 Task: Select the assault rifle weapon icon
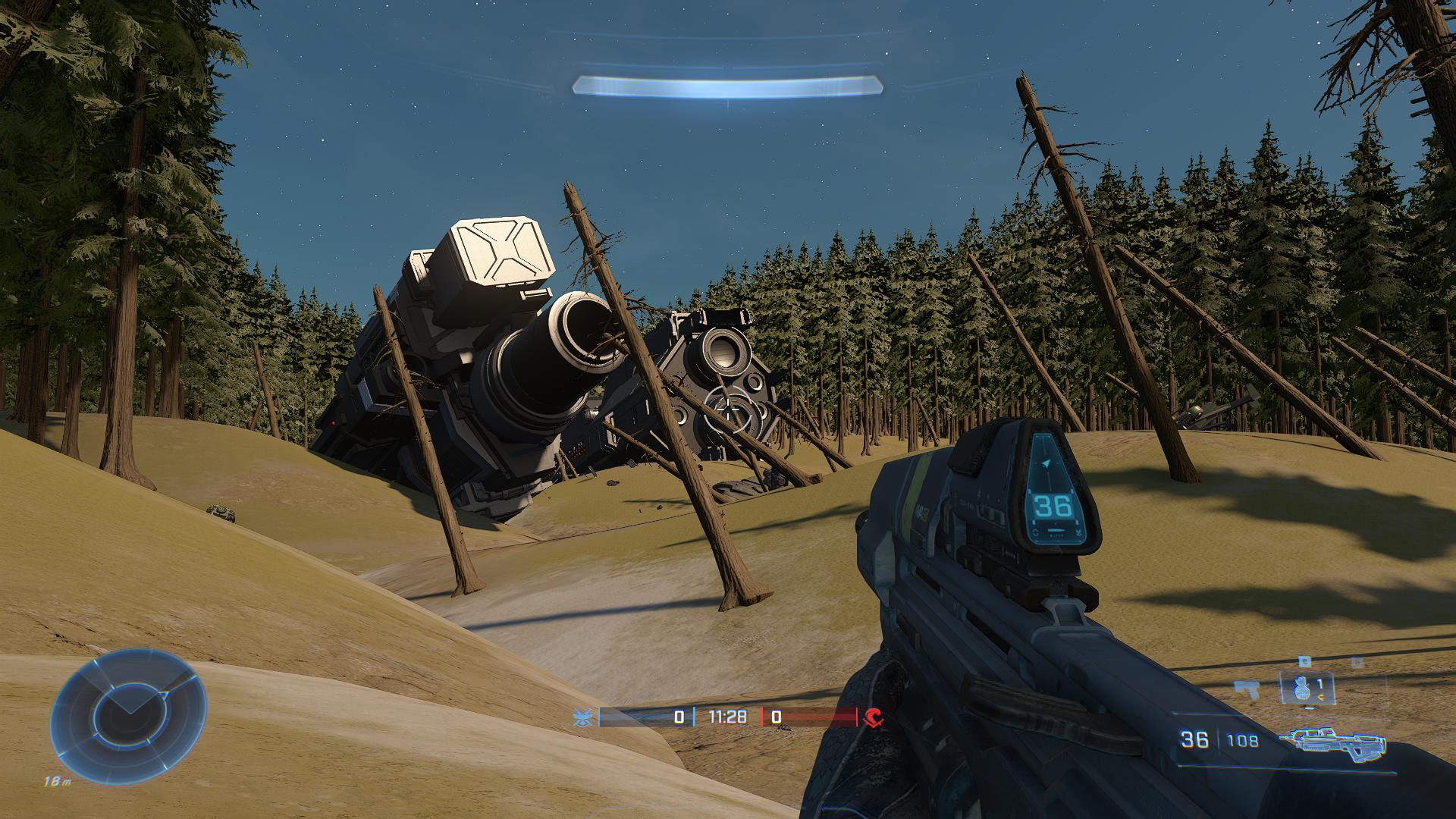click(1332, 741)
